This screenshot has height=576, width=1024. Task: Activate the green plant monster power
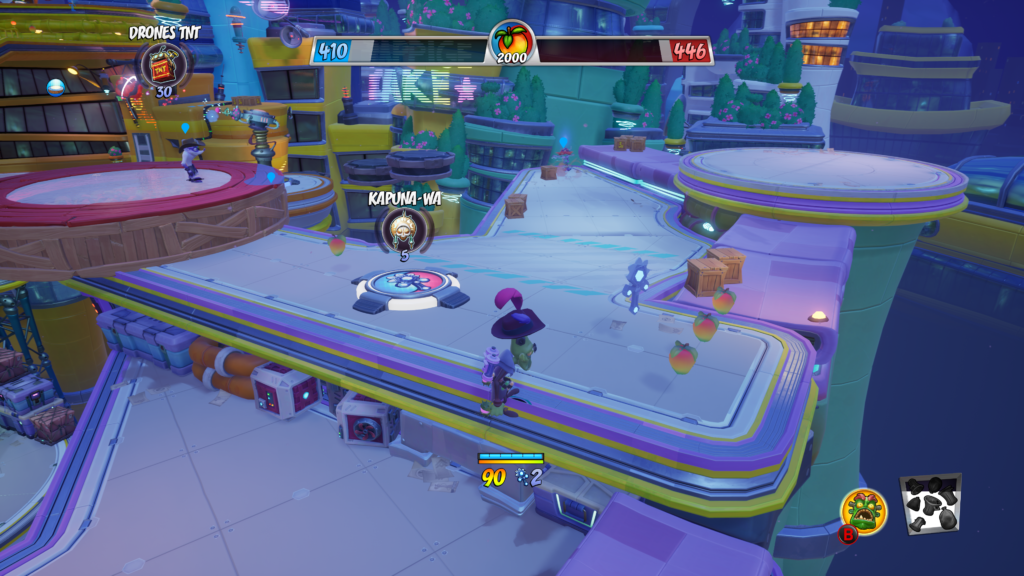863,510
